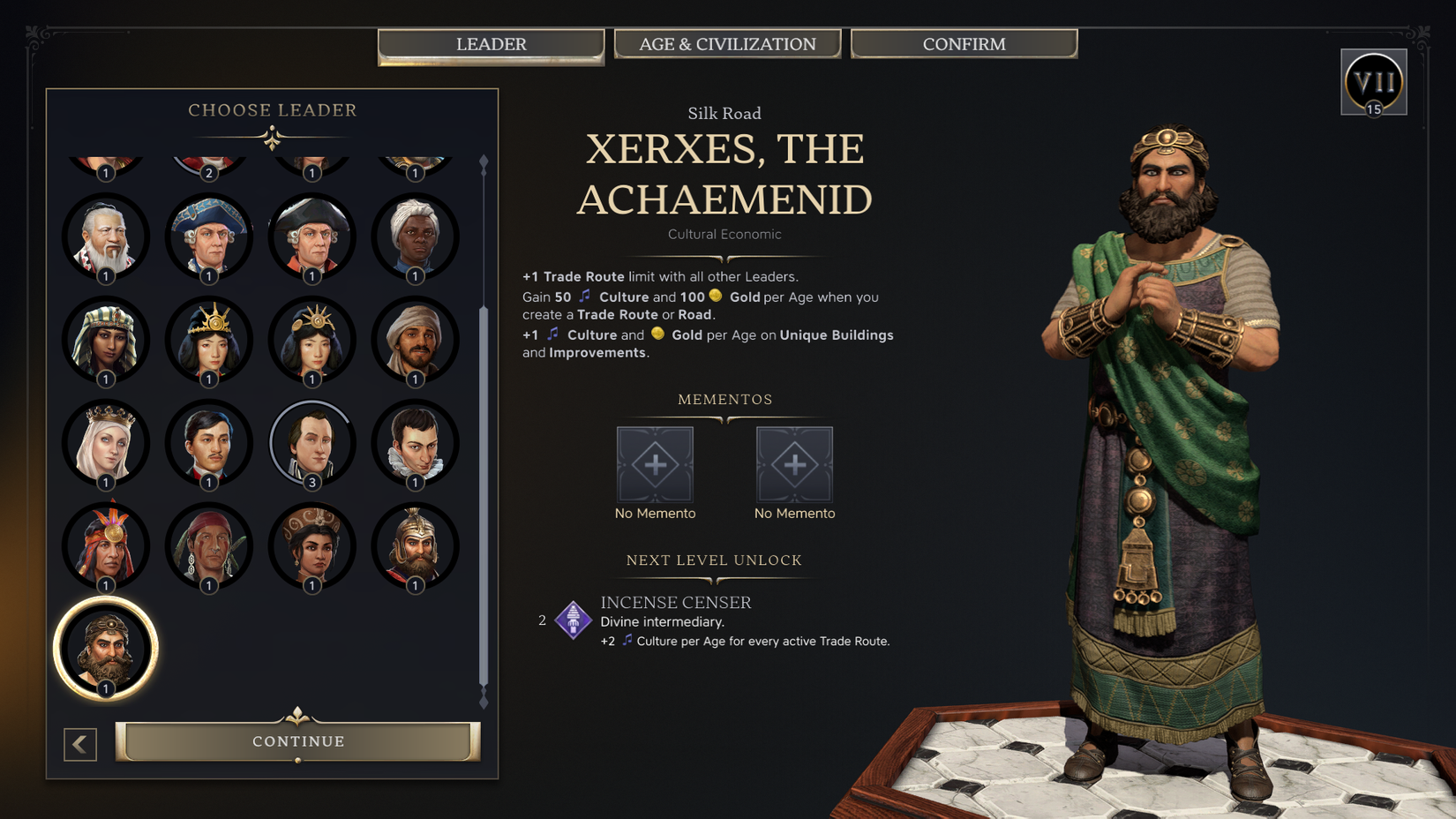
Task: Click the Culture music note icon
Action: click(x=583, y=297)
